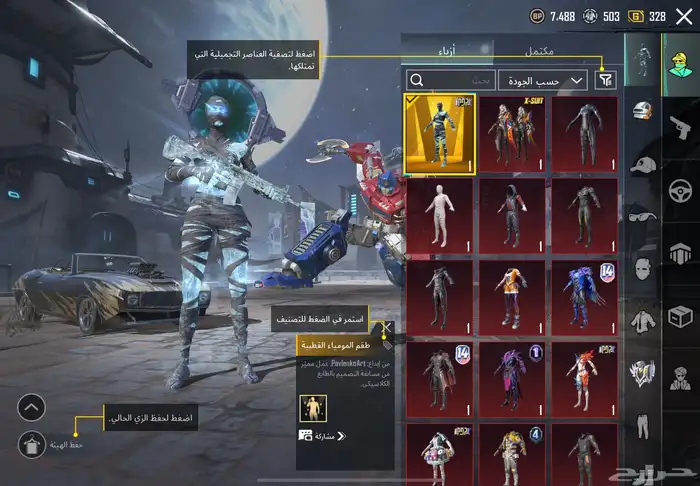
Task: Open the helmet category
Action: 642,110
